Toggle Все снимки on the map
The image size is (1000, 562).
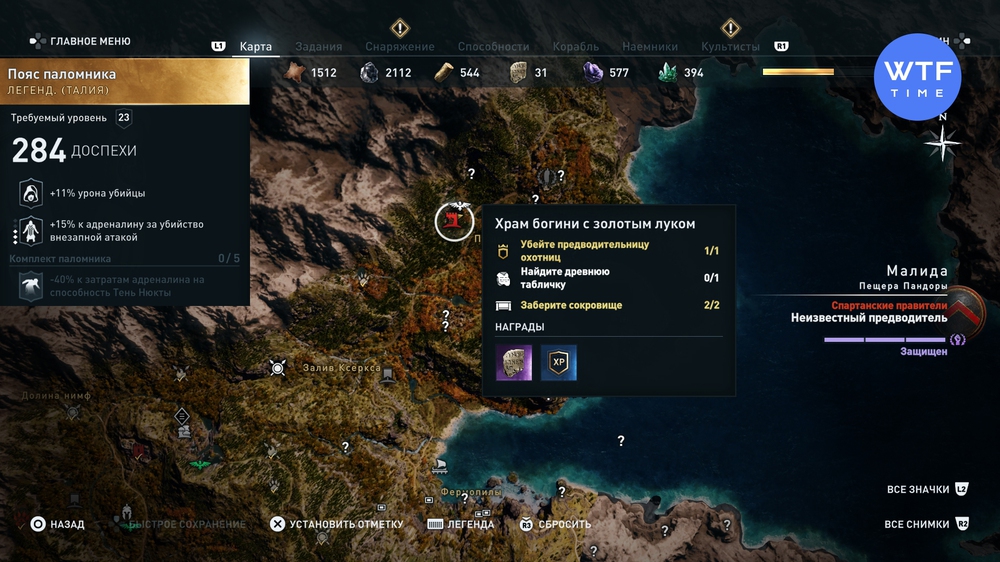pos(916,524)
